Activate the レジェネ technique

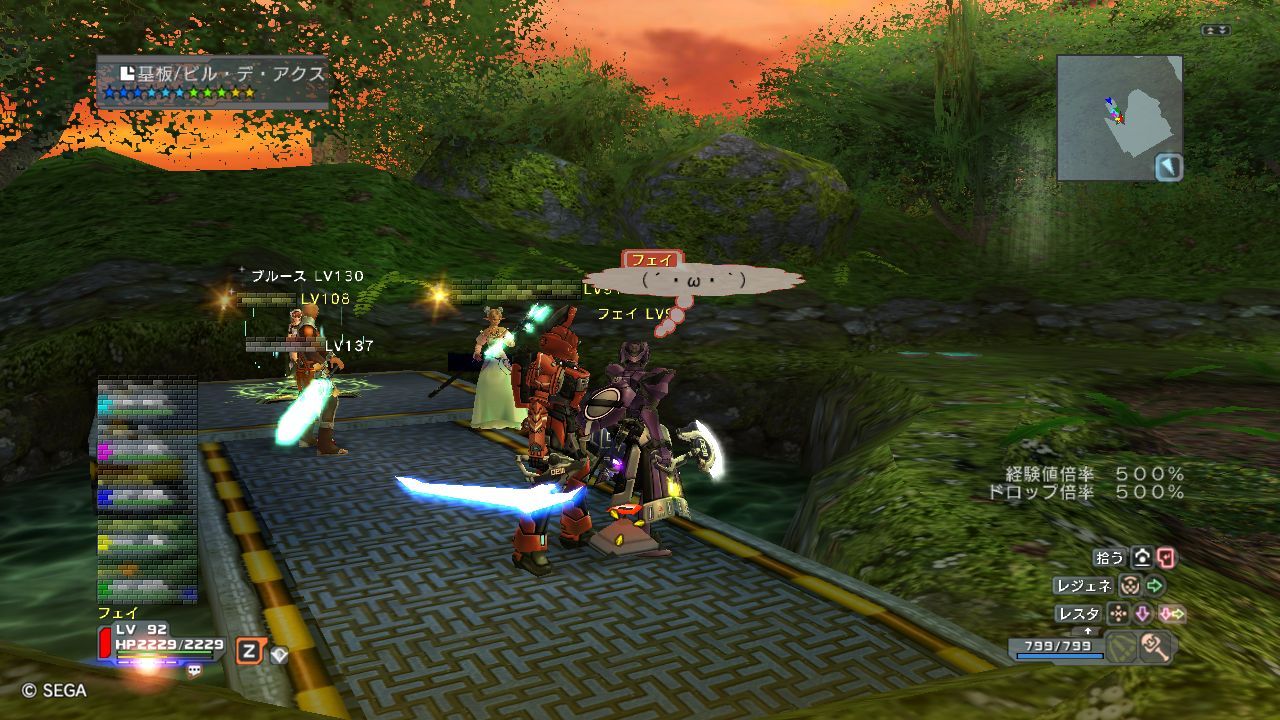click(x=1083, y=586)
